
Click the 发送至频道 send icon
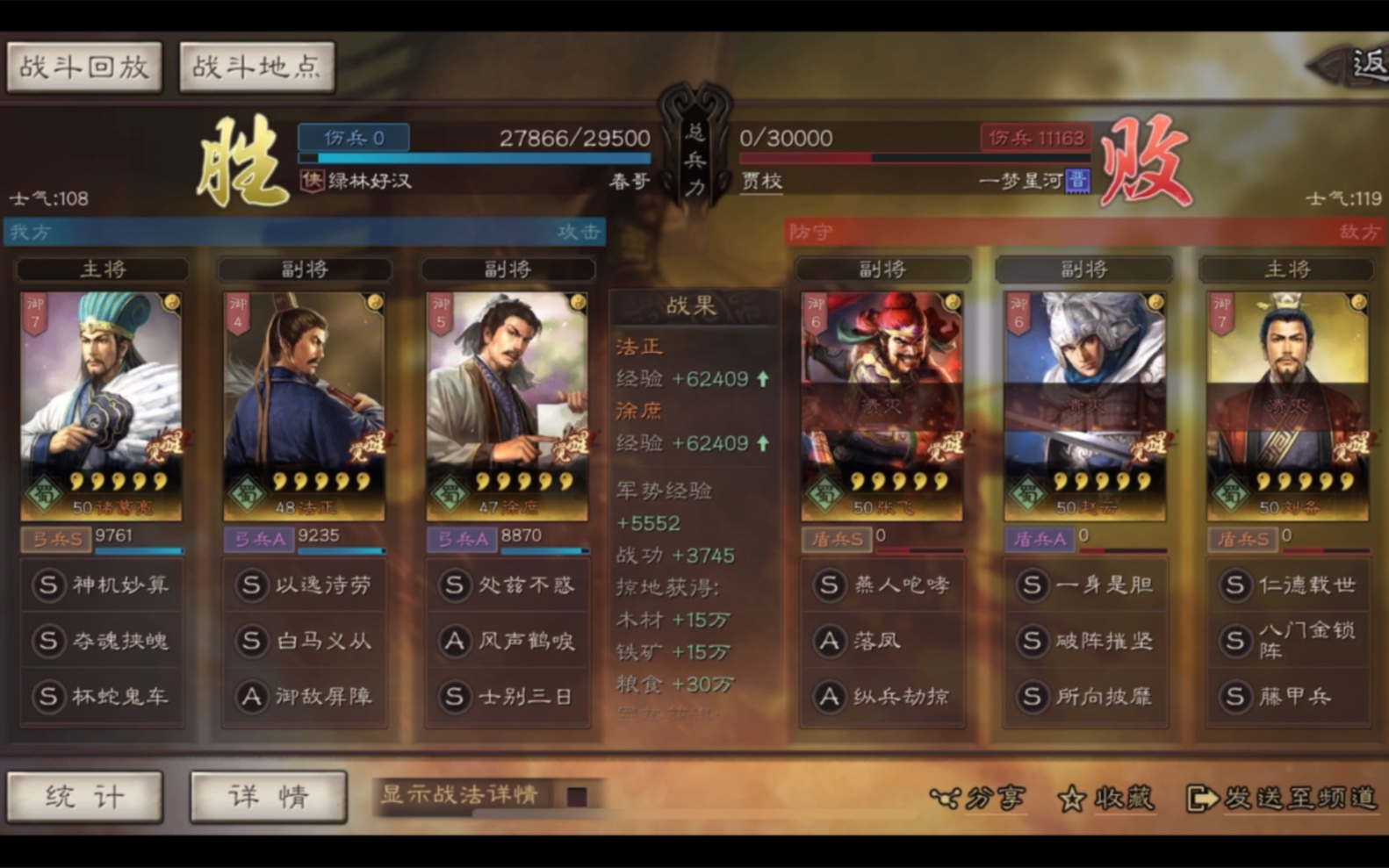click(x=1201, y=797)
